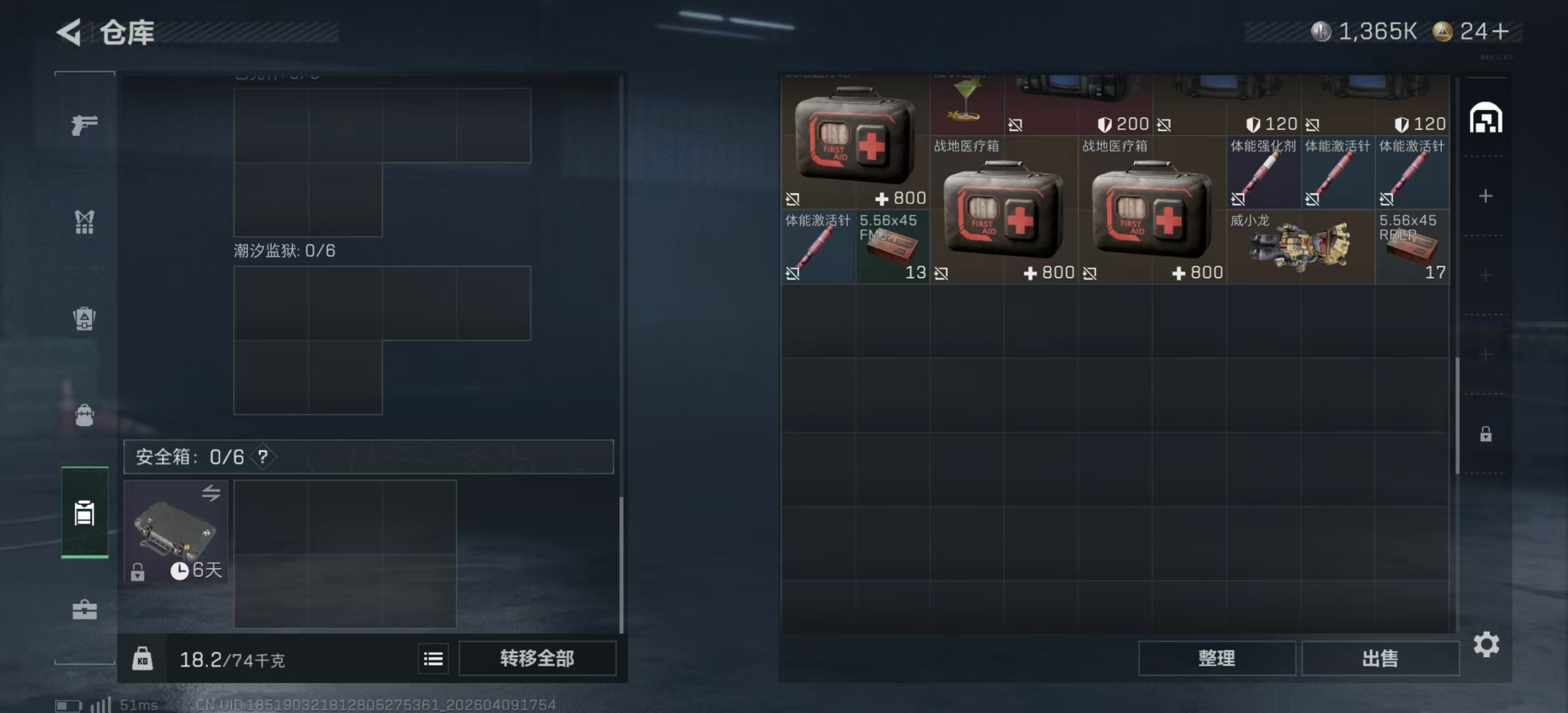The image size is (1568, 713).
Task: Open the 出售 sell mode
Action: 1379,658
